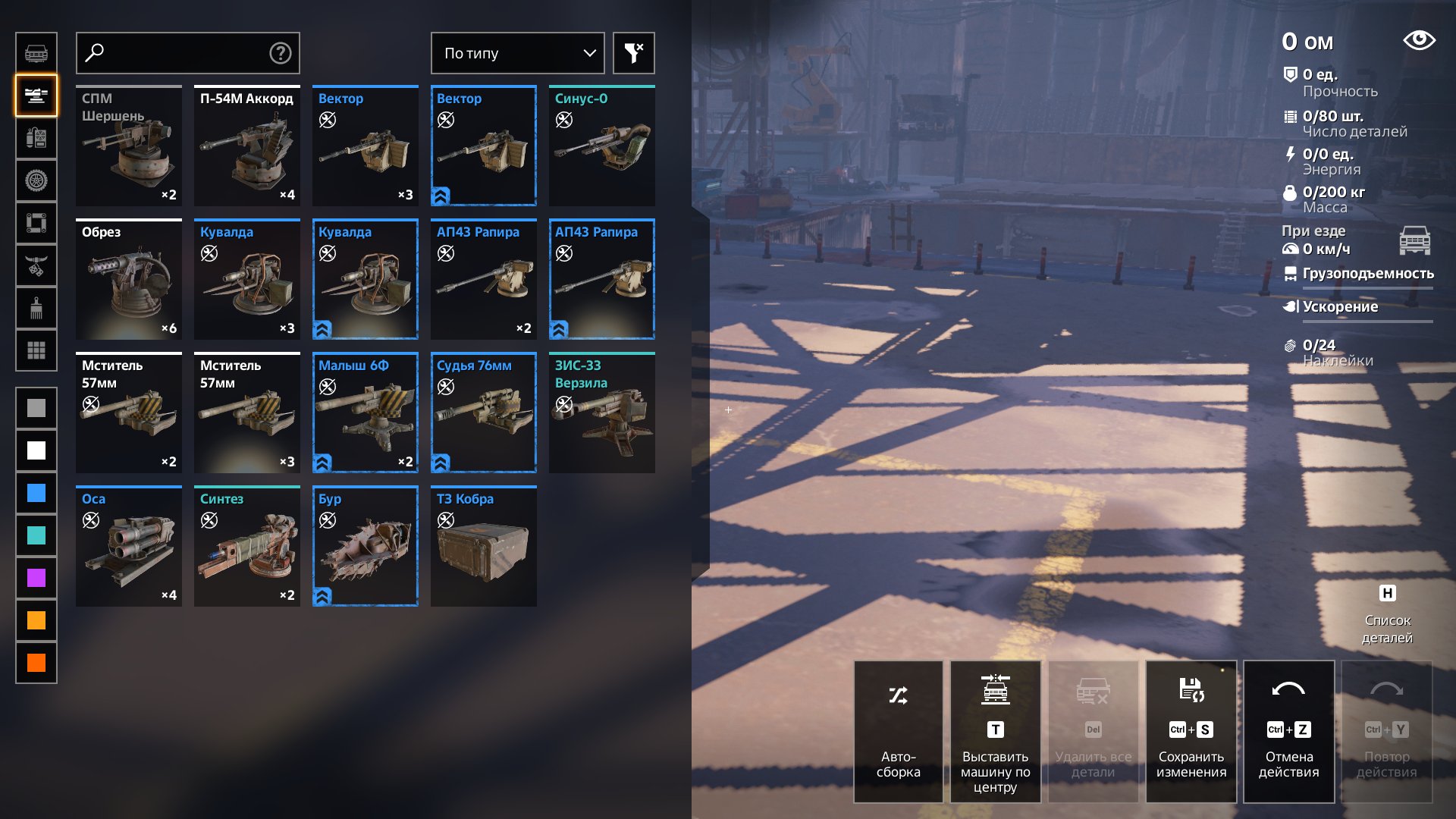Viewport: 1456px width, 819px height.
Task: Pick the Синус-0 weapon tile
Action: click(602, 146)
